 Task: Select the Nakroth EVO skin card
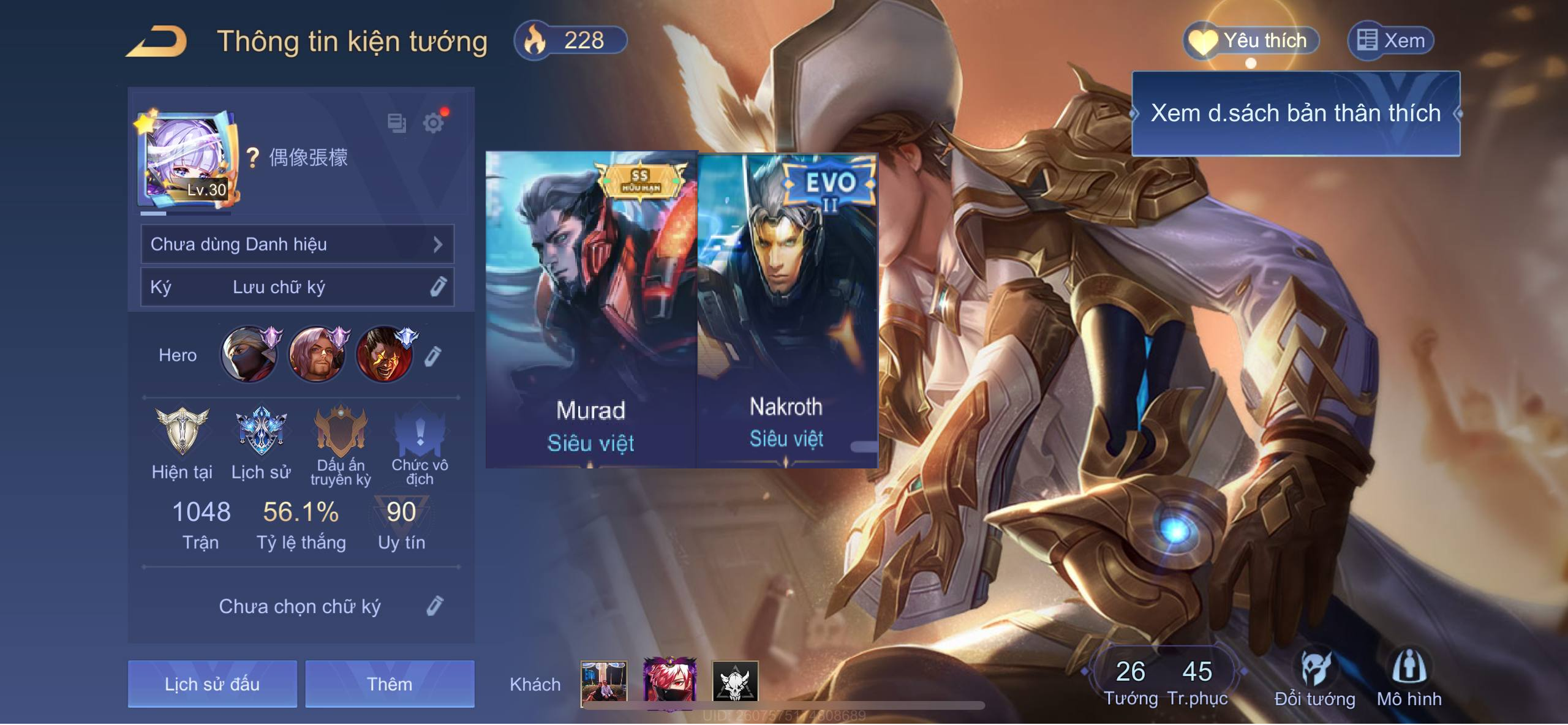click(787, 309)
